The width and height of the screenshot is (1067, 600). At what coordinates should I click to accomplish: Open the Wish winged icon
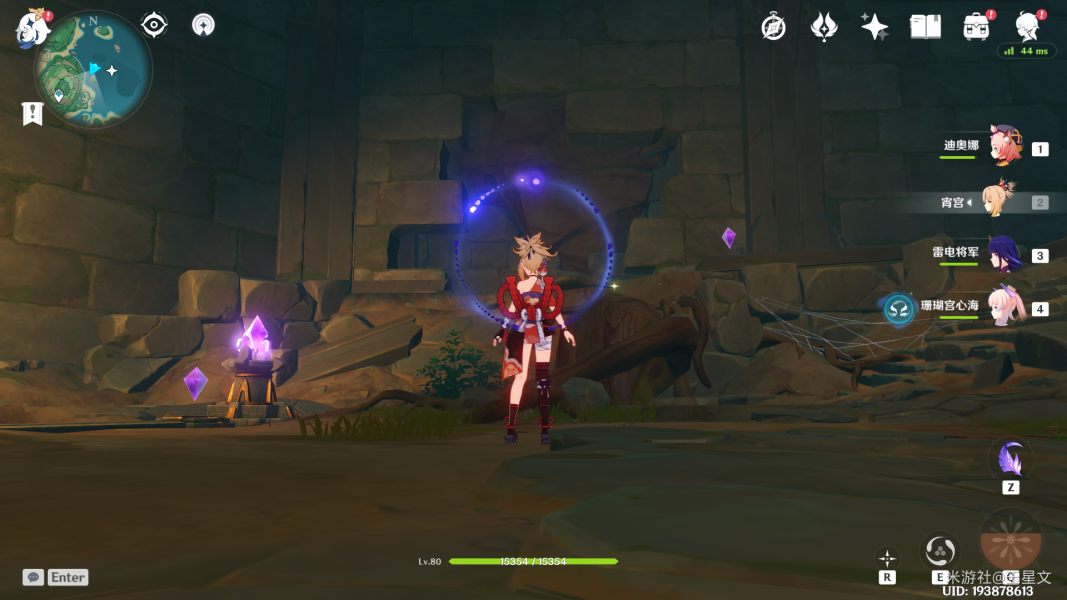point(824,27)
